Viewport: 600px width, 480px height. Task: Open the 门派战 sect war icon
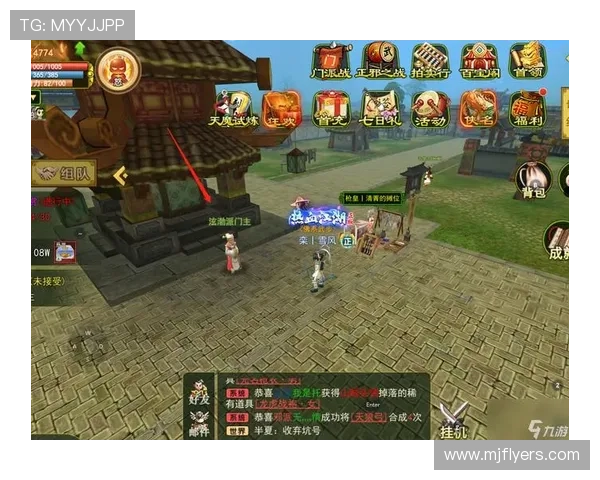click(x=330, y=60)
